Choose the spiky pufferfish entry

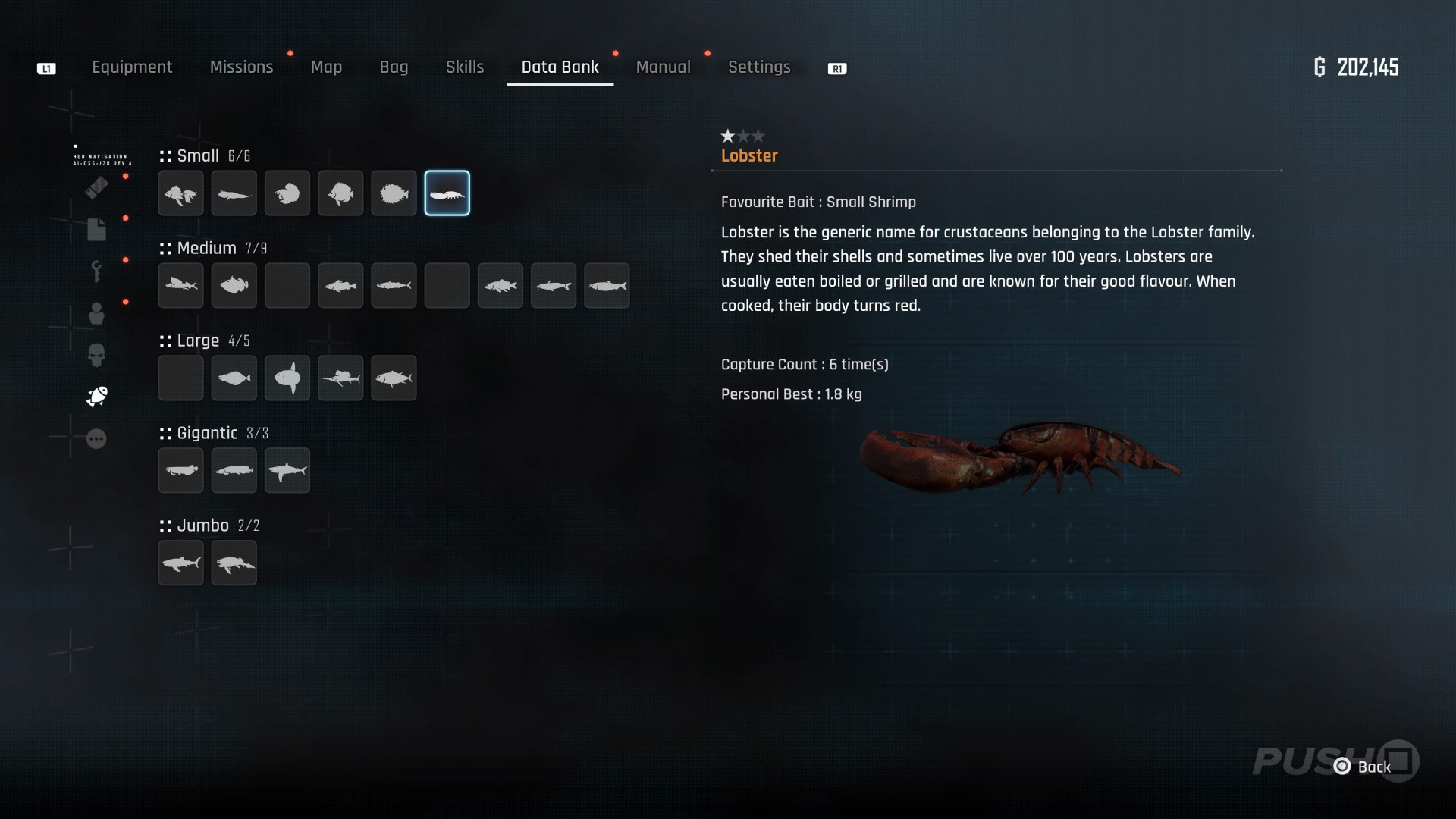(x=394, y=193)
